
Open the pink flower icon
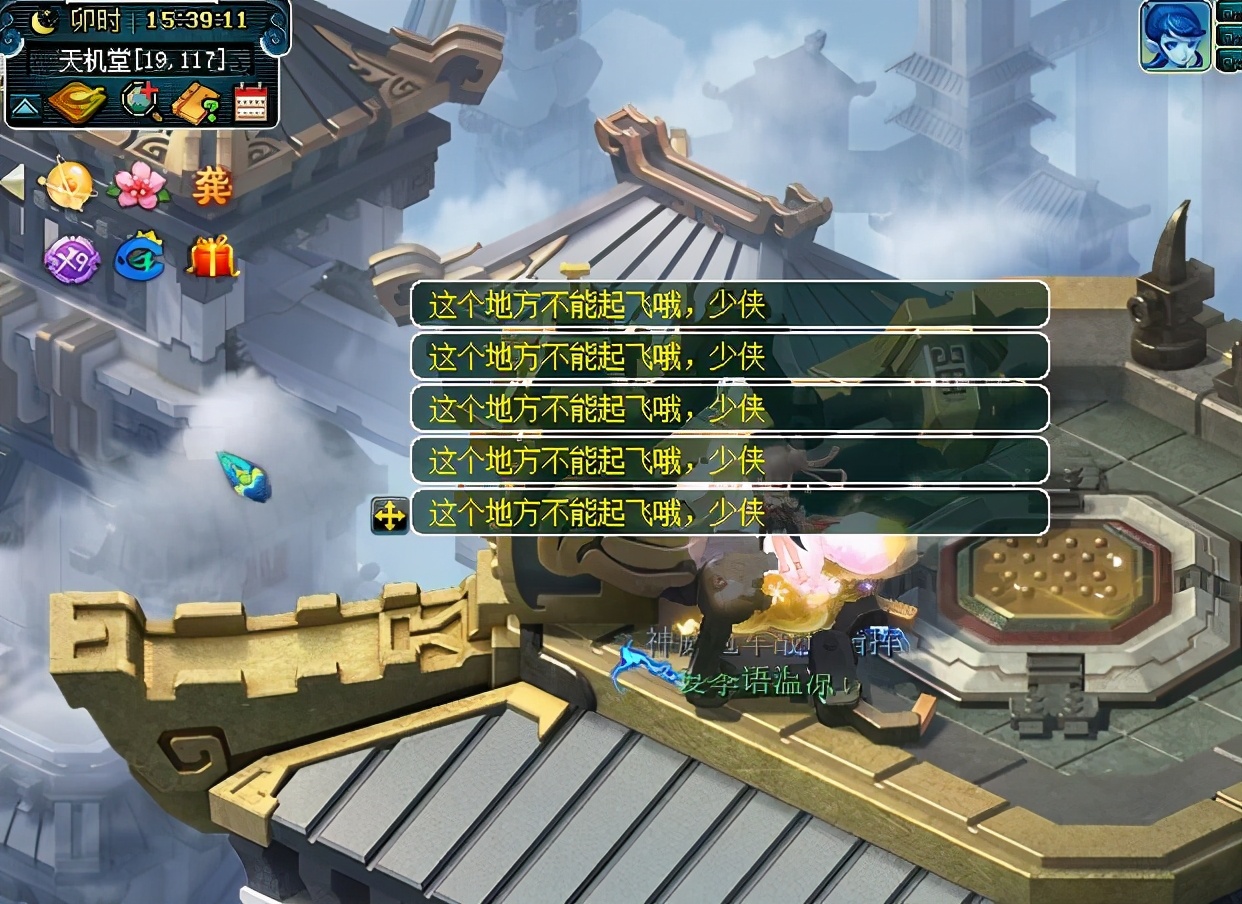pyautogui.click(x=138, y=185)
